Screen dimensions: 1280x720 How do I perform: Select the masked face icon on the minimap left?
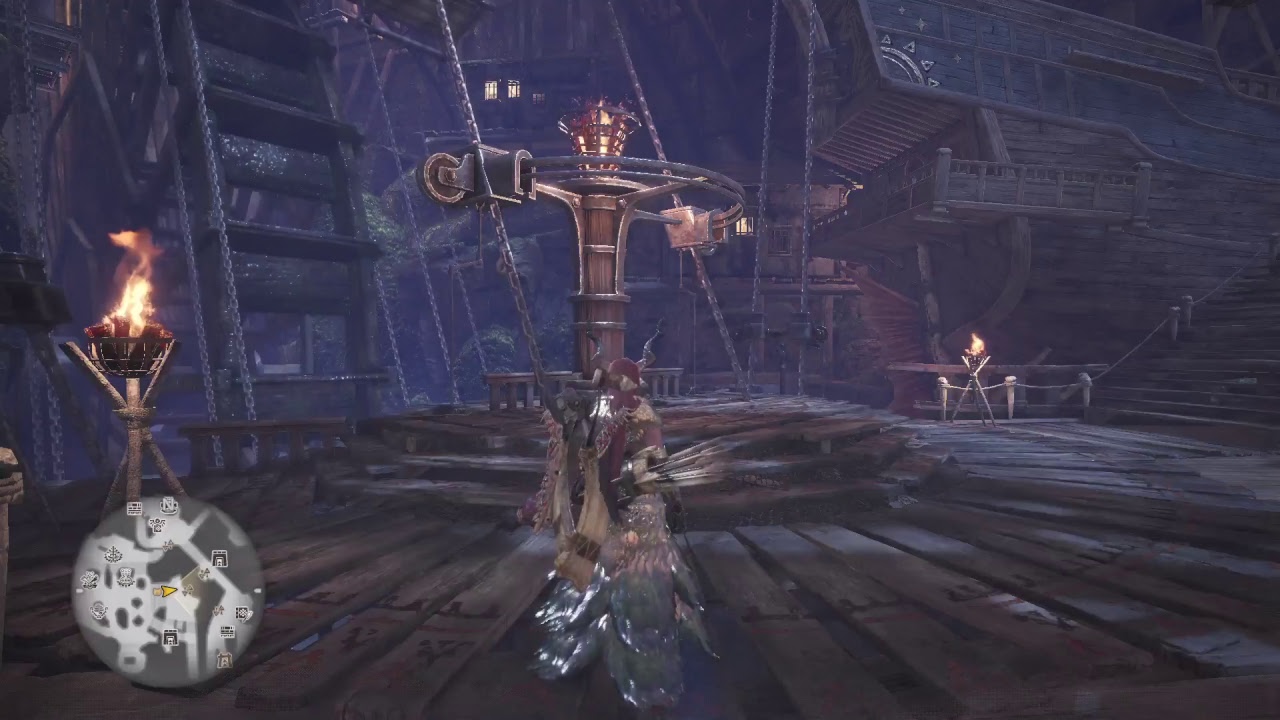coord(89,577)
